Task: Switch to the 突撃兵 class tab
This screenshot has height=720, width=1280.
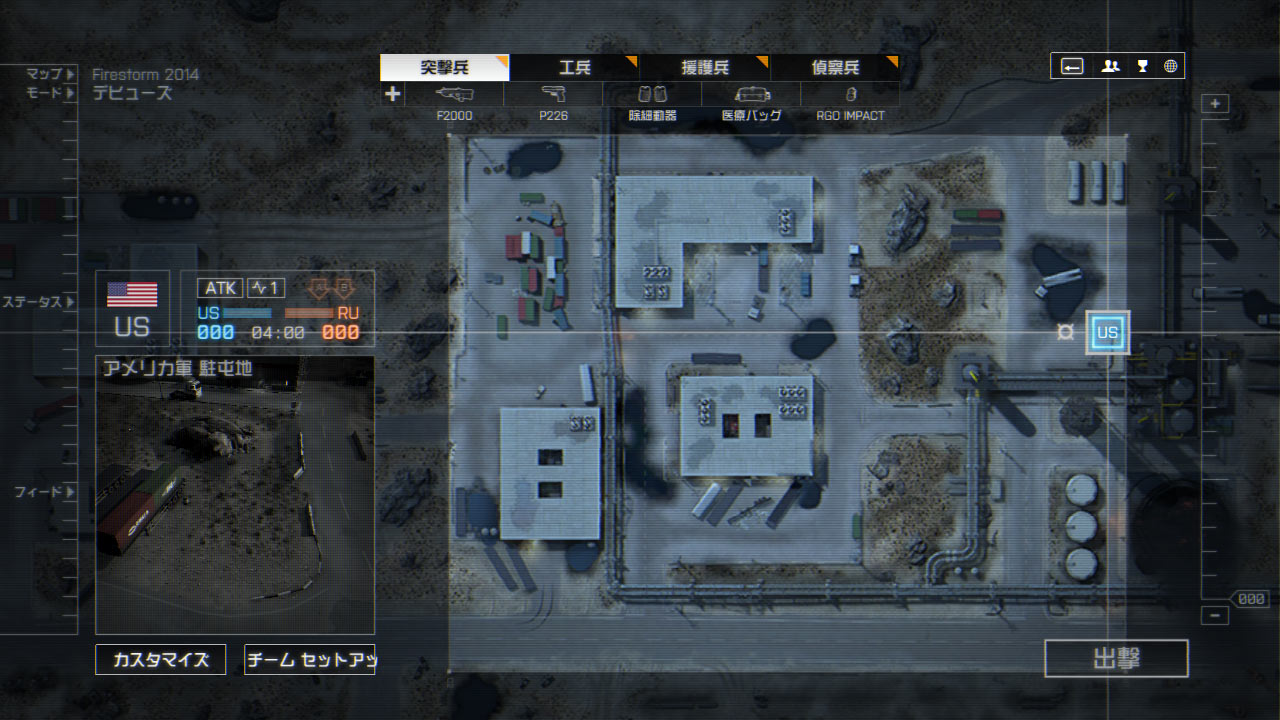Action: (444, 68)
